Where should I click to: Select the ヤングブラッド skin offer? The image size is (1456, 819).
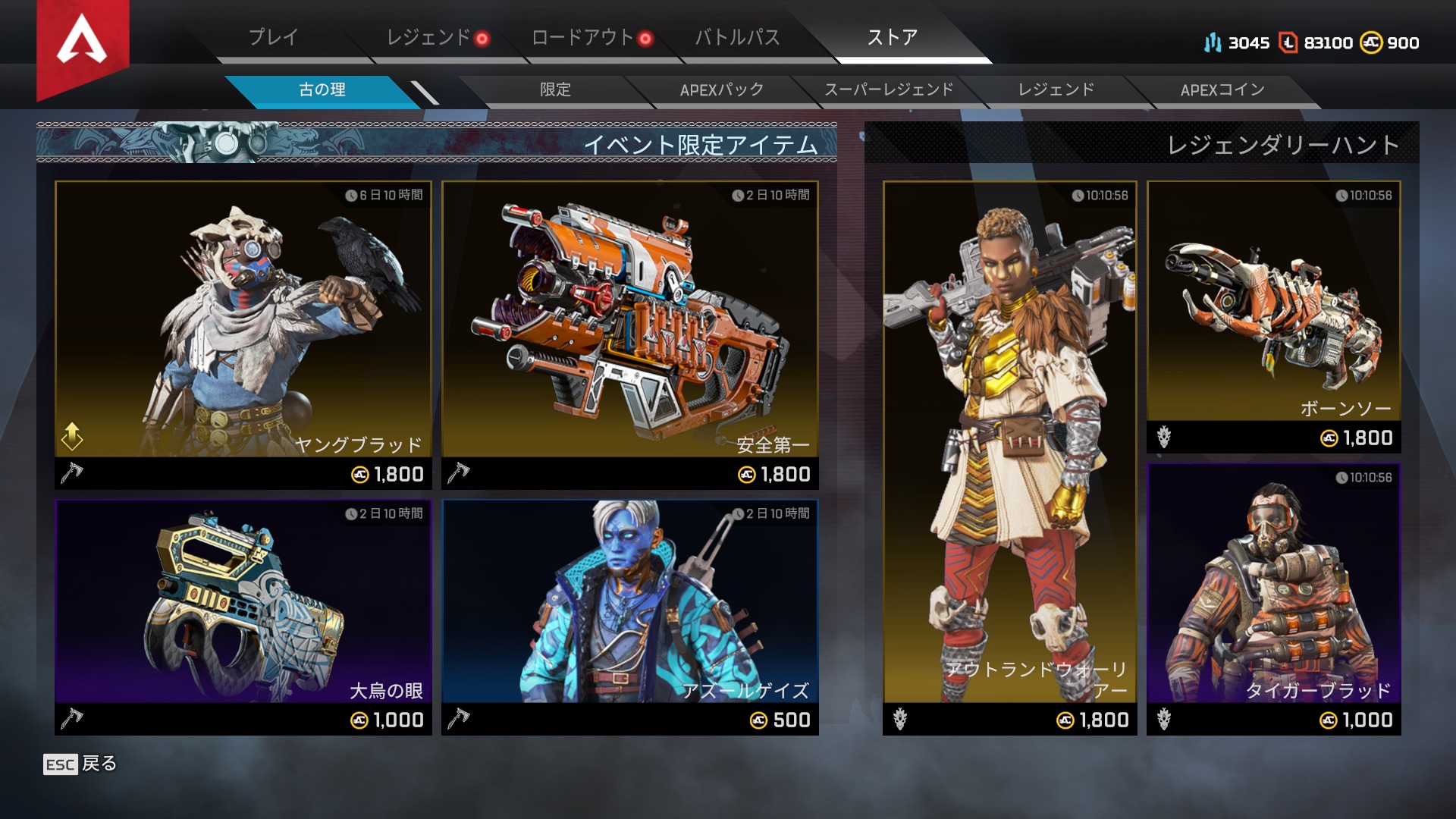click(243, 334)
